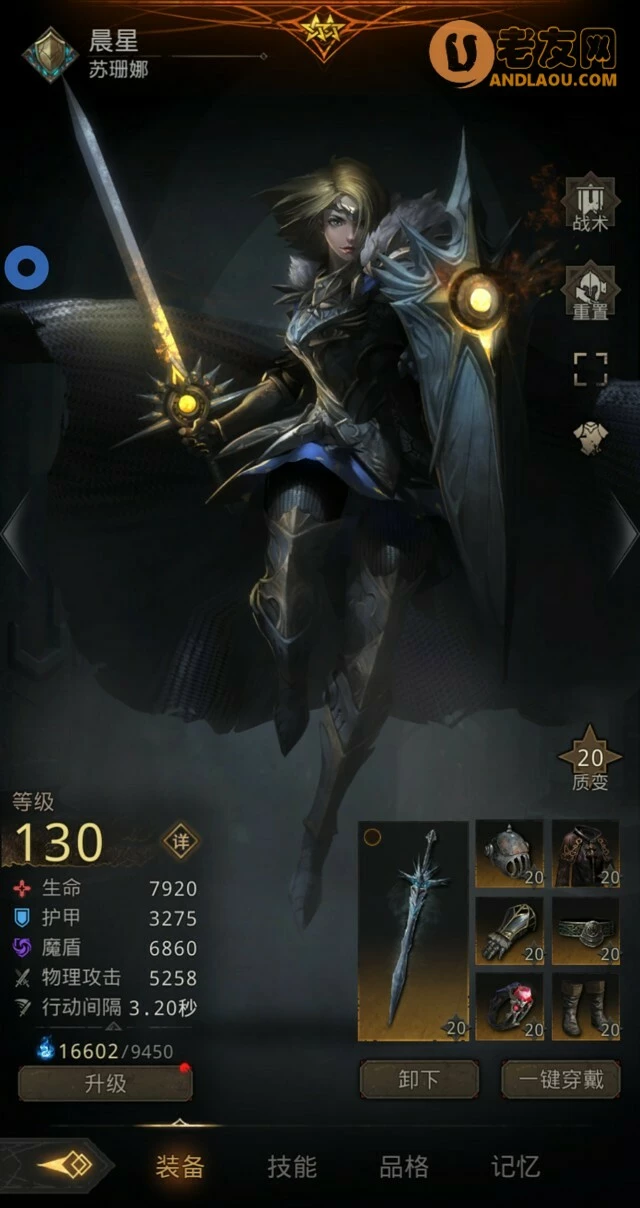Switch to the 品格 tab
Viewport: 640px width, 1208px height.
coord(404,1166)
